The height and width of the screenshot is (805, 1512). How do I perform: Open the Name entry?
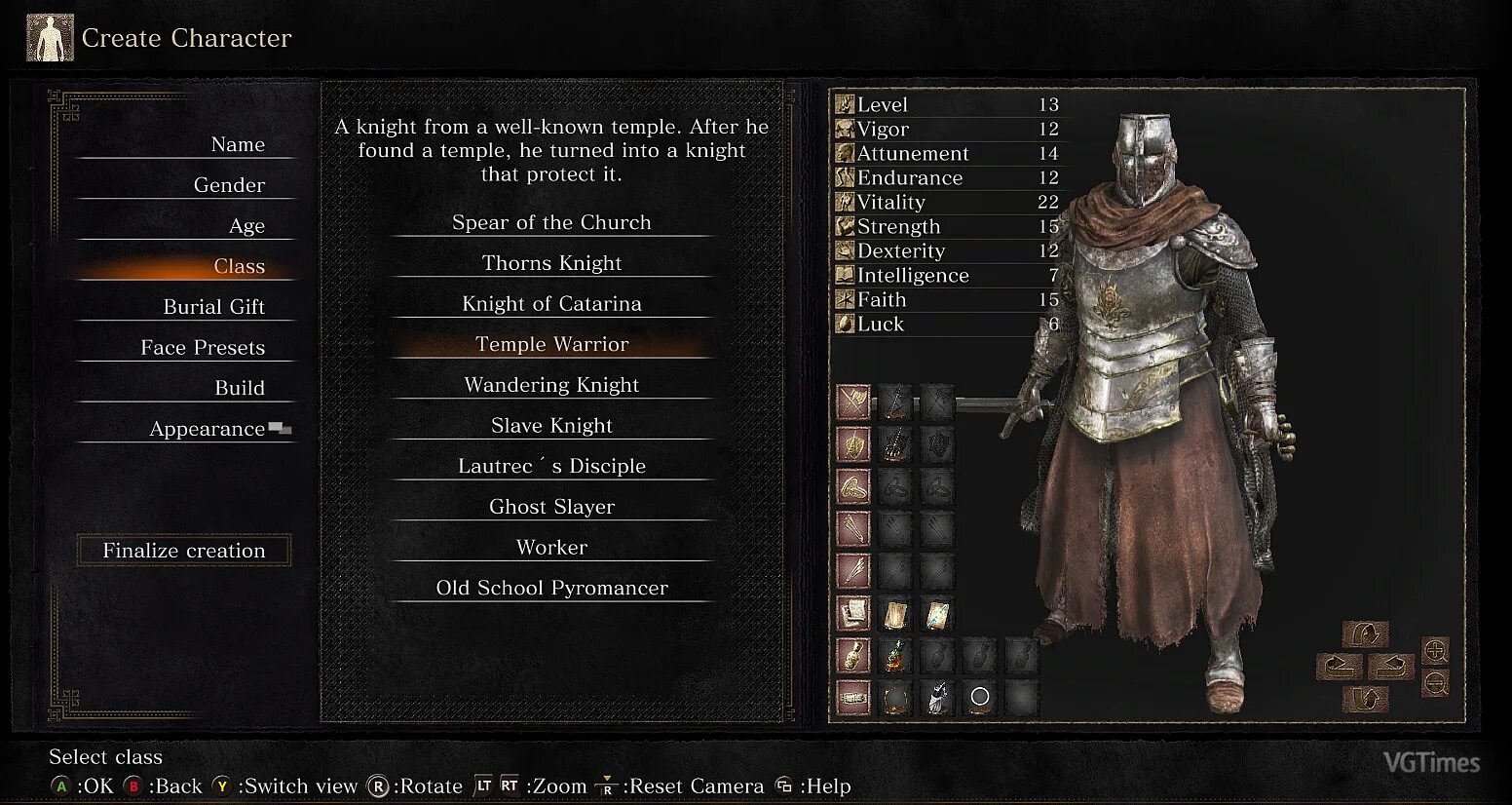[238, 144]
